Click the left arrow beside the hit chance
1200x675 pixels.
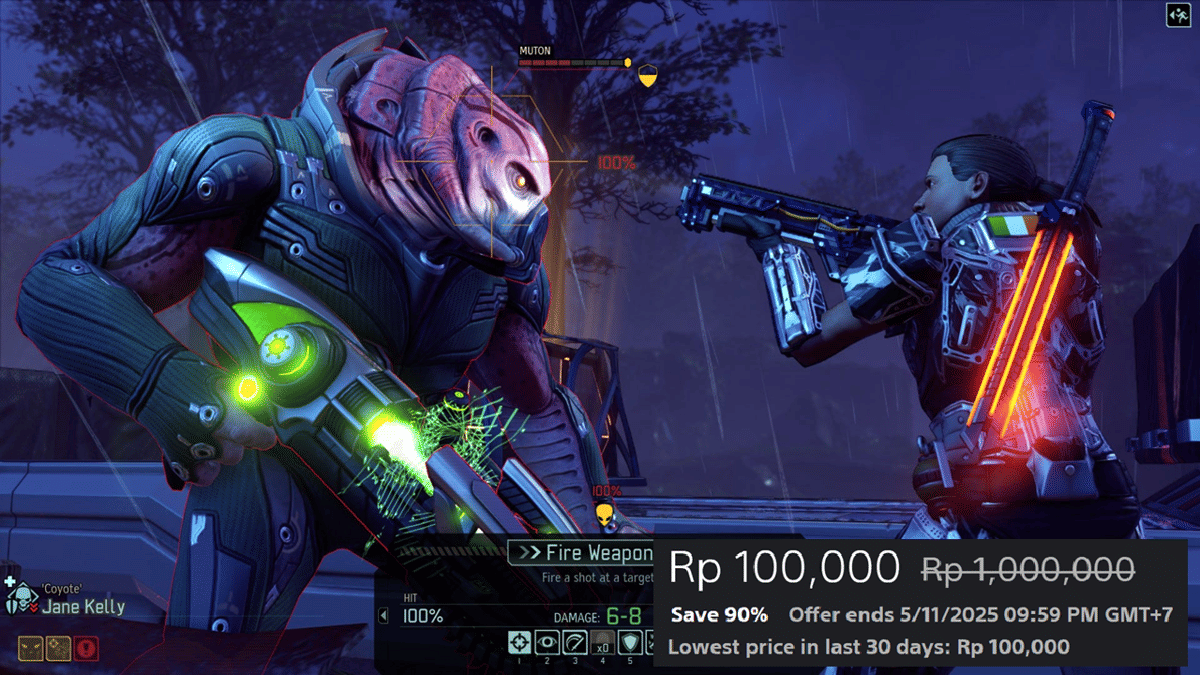[383, 617]
